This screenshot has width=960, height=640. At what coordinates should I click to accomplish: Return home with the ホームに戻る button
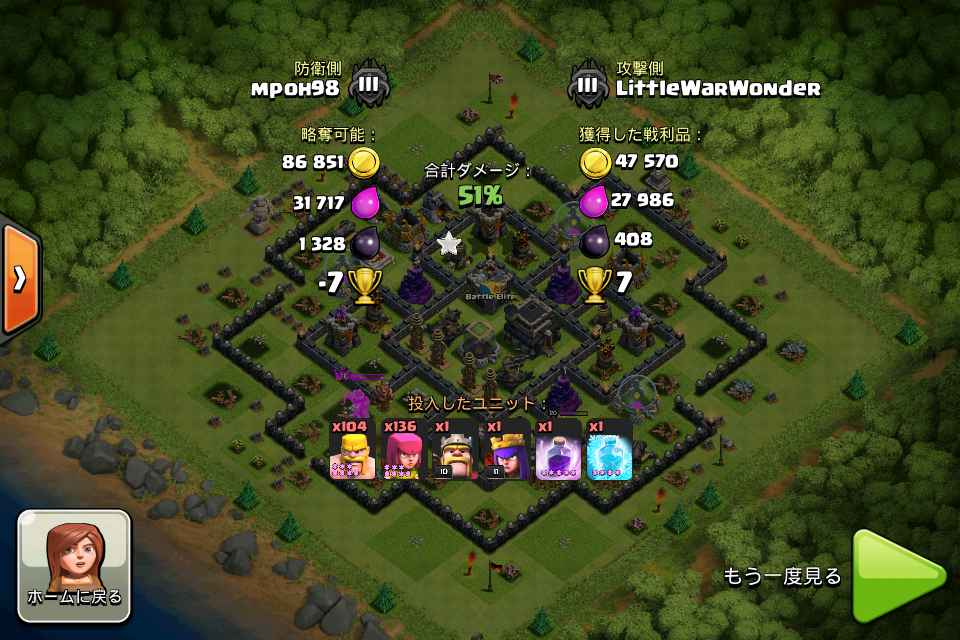(x=74, y=565)
